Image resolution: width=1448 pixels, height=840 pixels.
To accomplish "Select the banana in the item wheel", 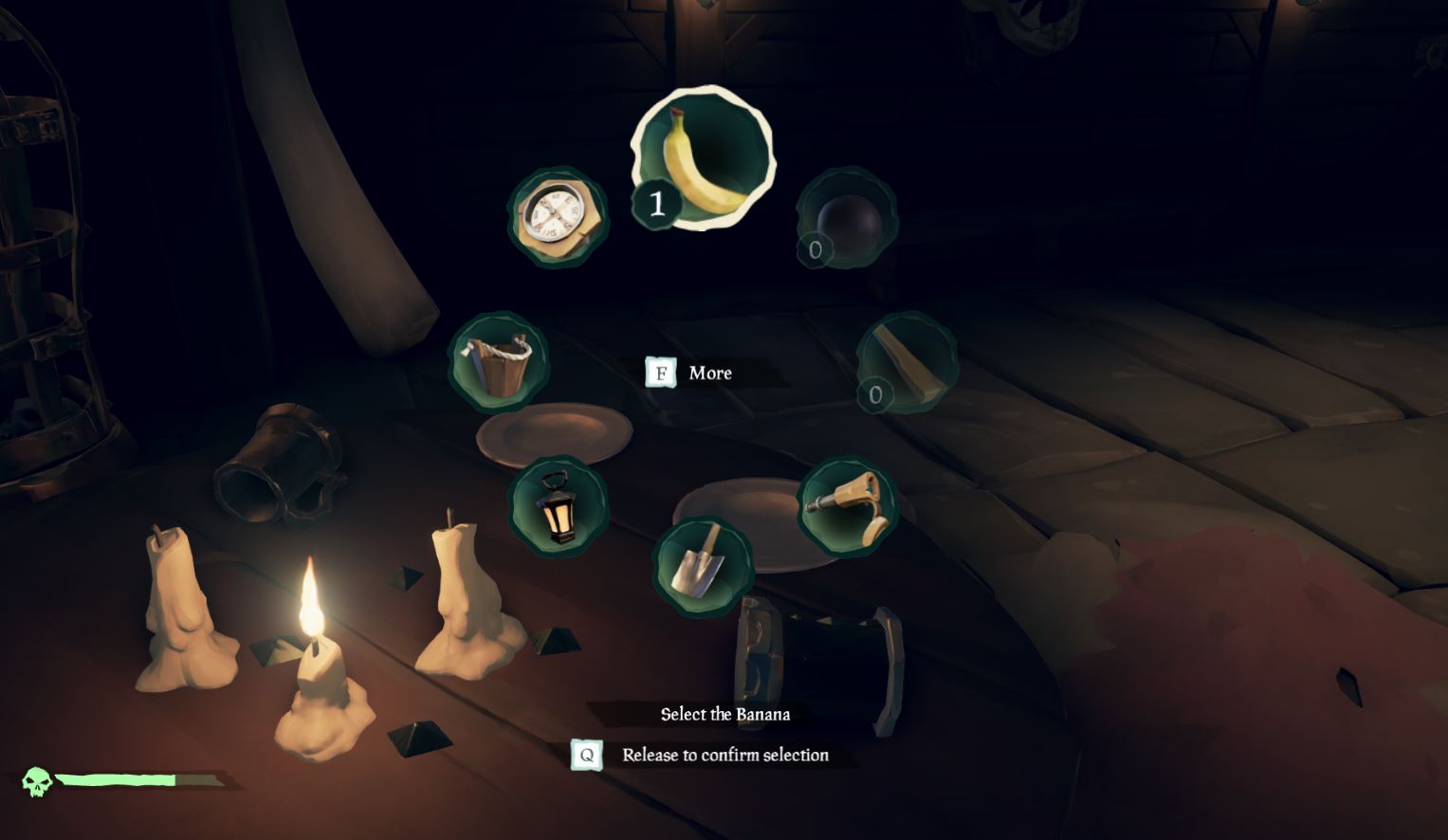I will (703, 157).
